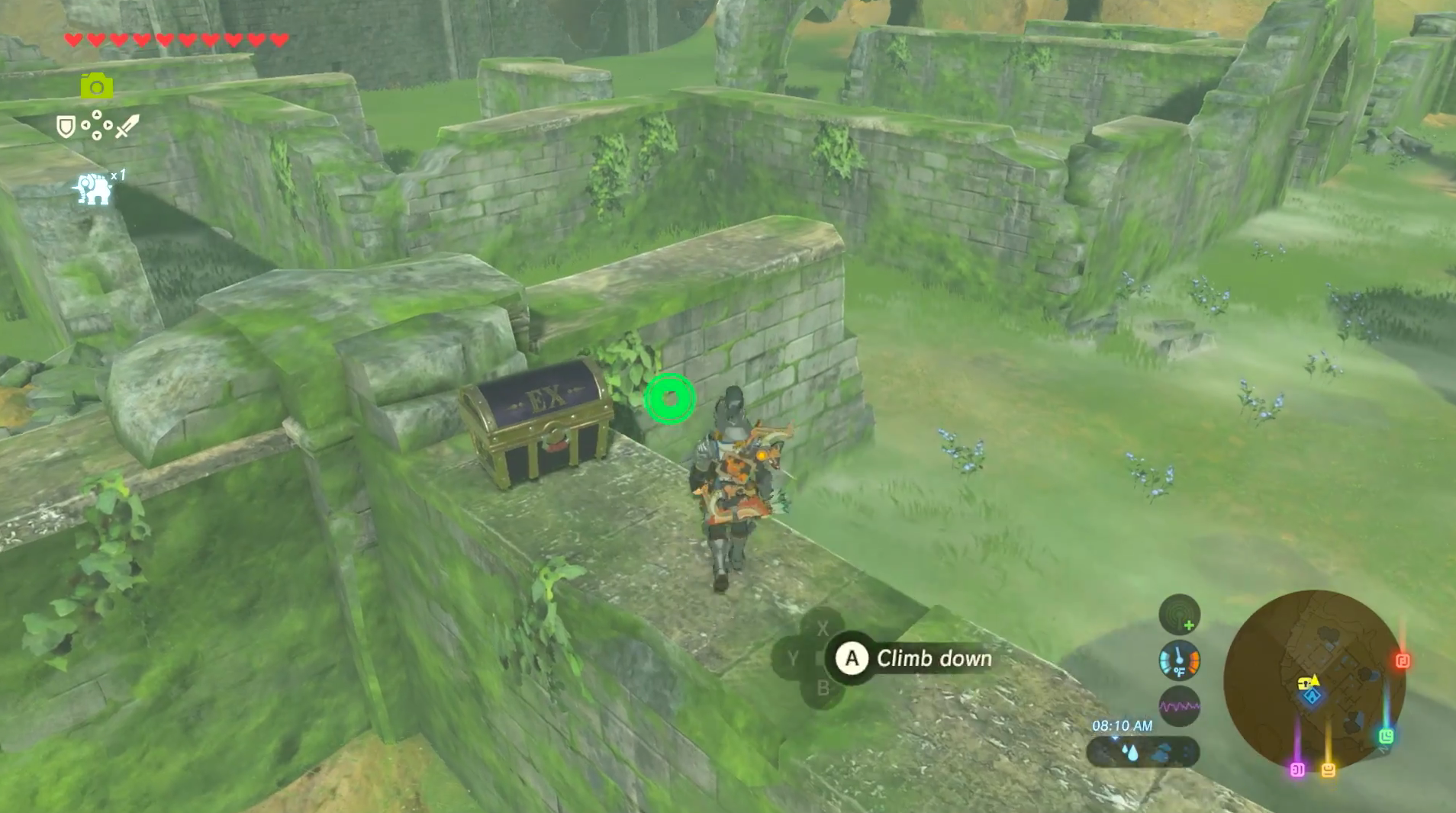
Task: Select the shield icon beside the D-pad
Action: (66, 126)
